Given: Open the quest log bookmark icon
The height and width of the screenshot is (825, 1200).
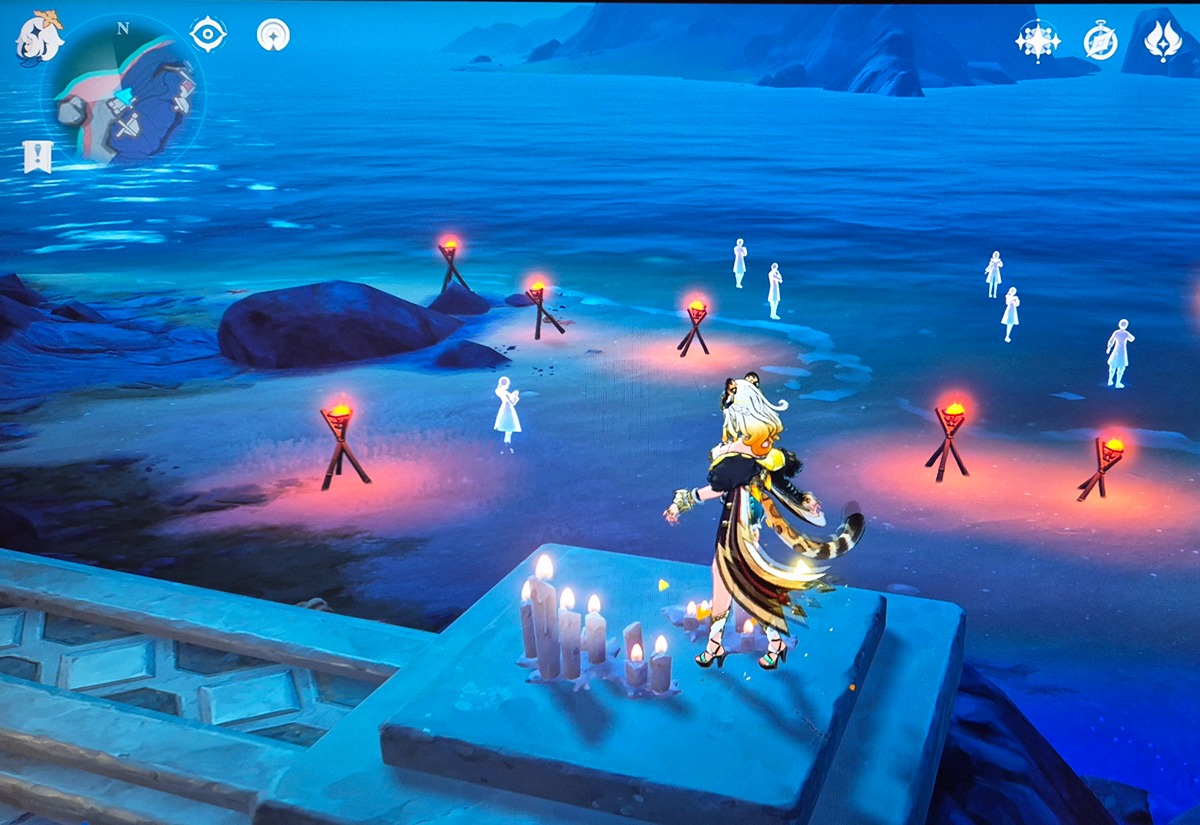Looking at the screenshot, I should point(37,156).
